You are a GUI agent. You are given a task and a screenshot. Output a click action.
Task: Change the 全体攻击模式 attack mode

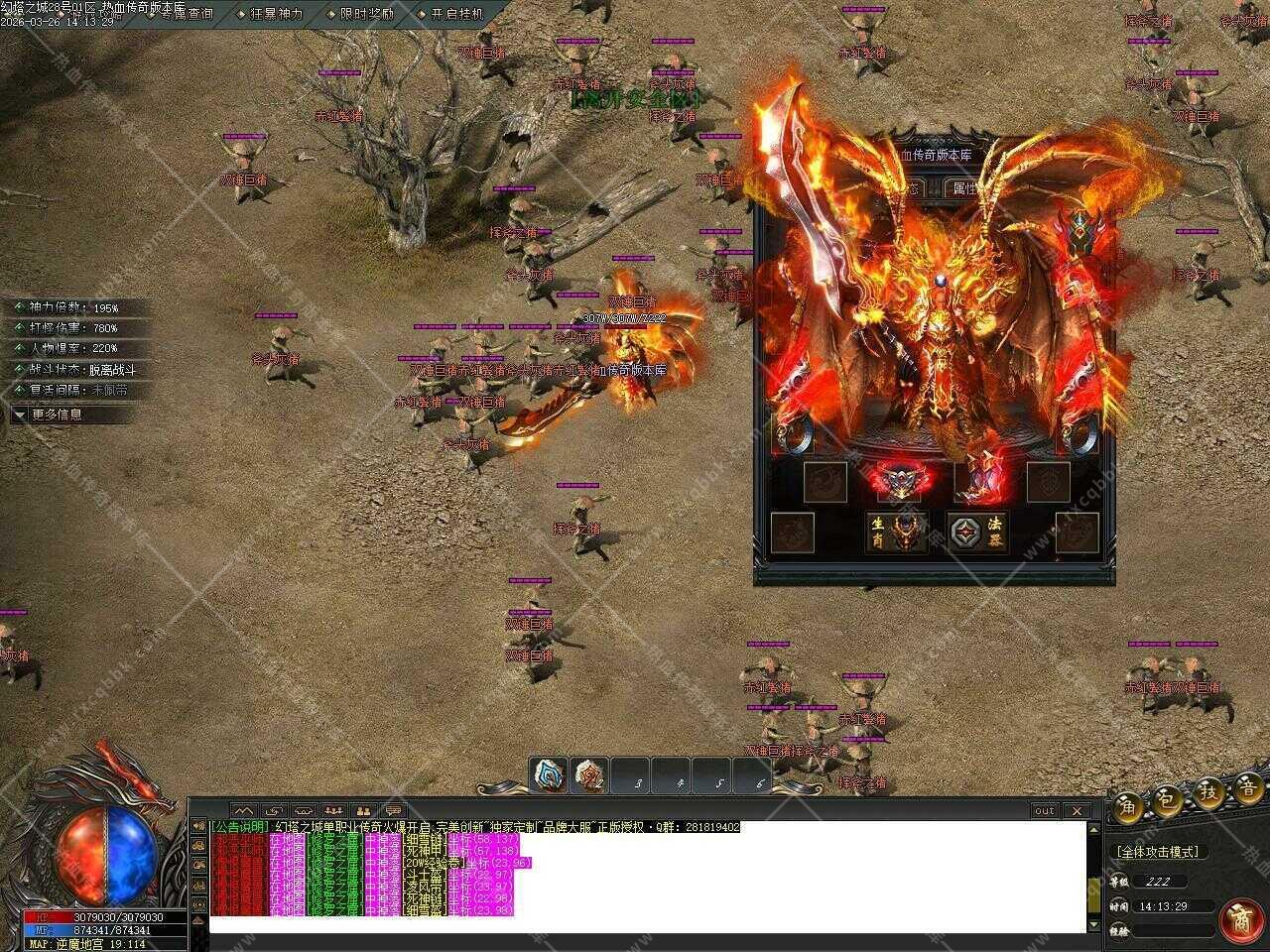1157,852
